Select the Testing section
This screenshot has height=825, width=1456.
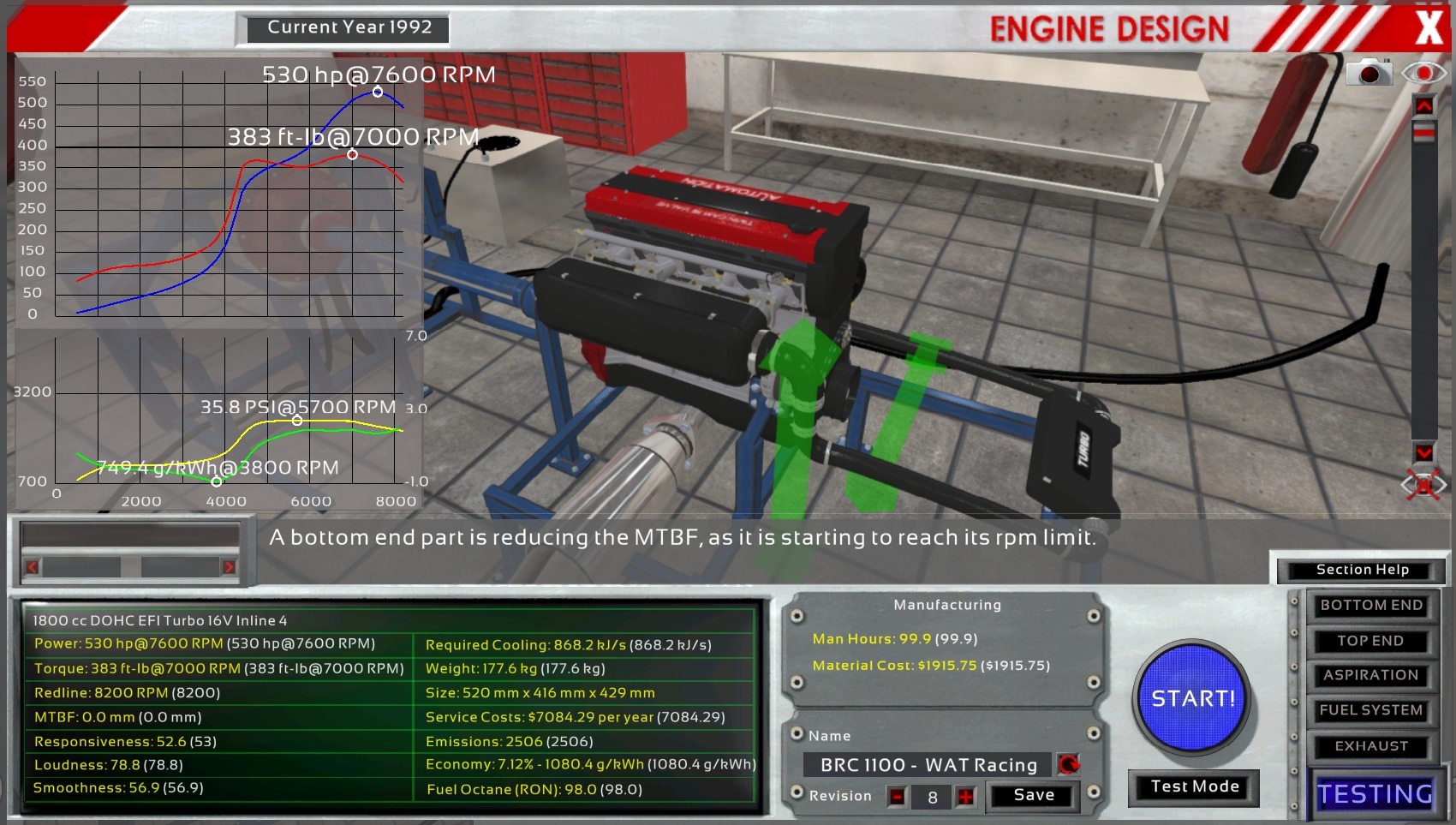pyautogui.click(x=1374, y=794)
